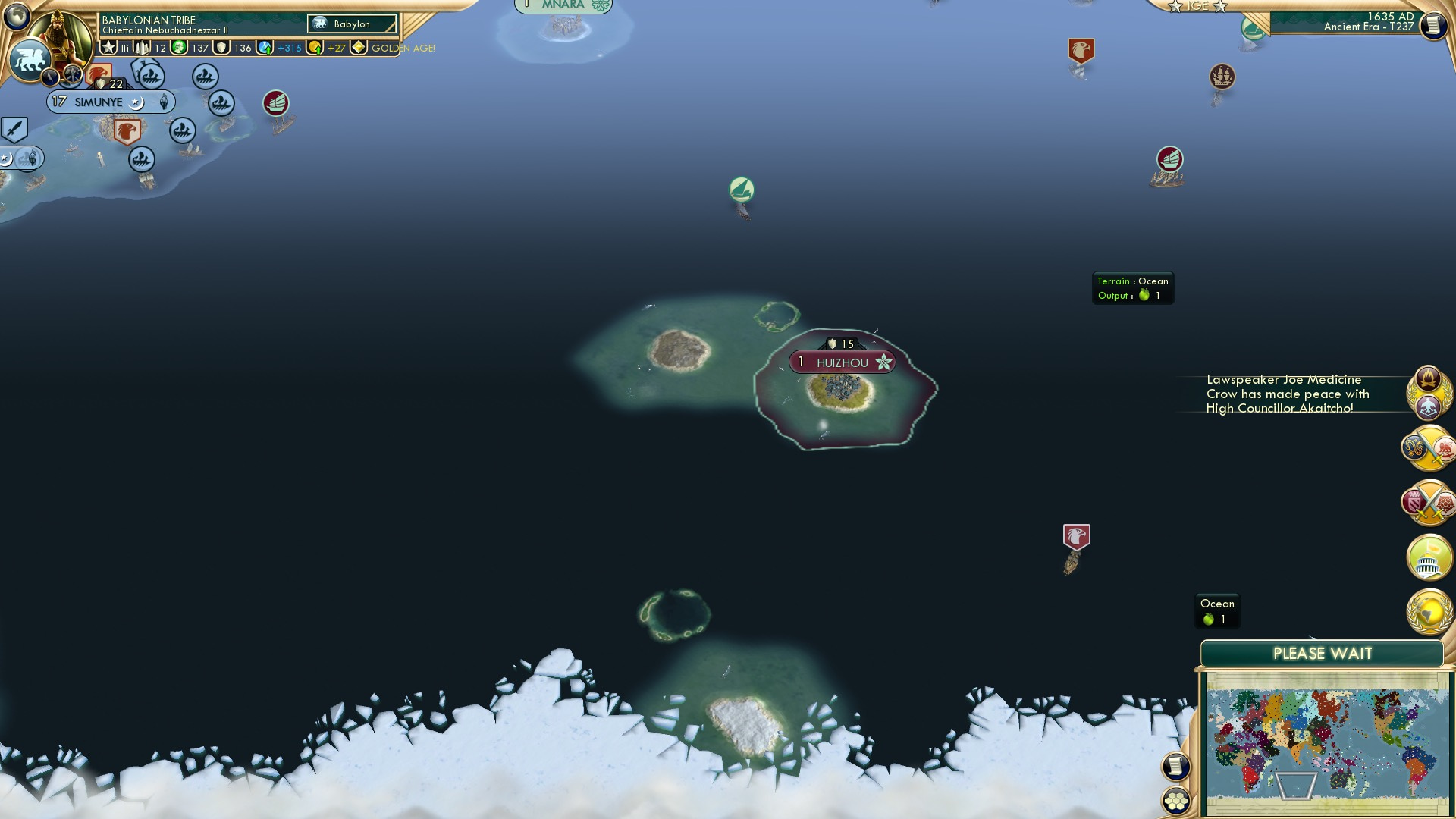Click the green happiness face indicator
Image resolution: width=1456 pixels, height=819 pixels.
point(177,47)
